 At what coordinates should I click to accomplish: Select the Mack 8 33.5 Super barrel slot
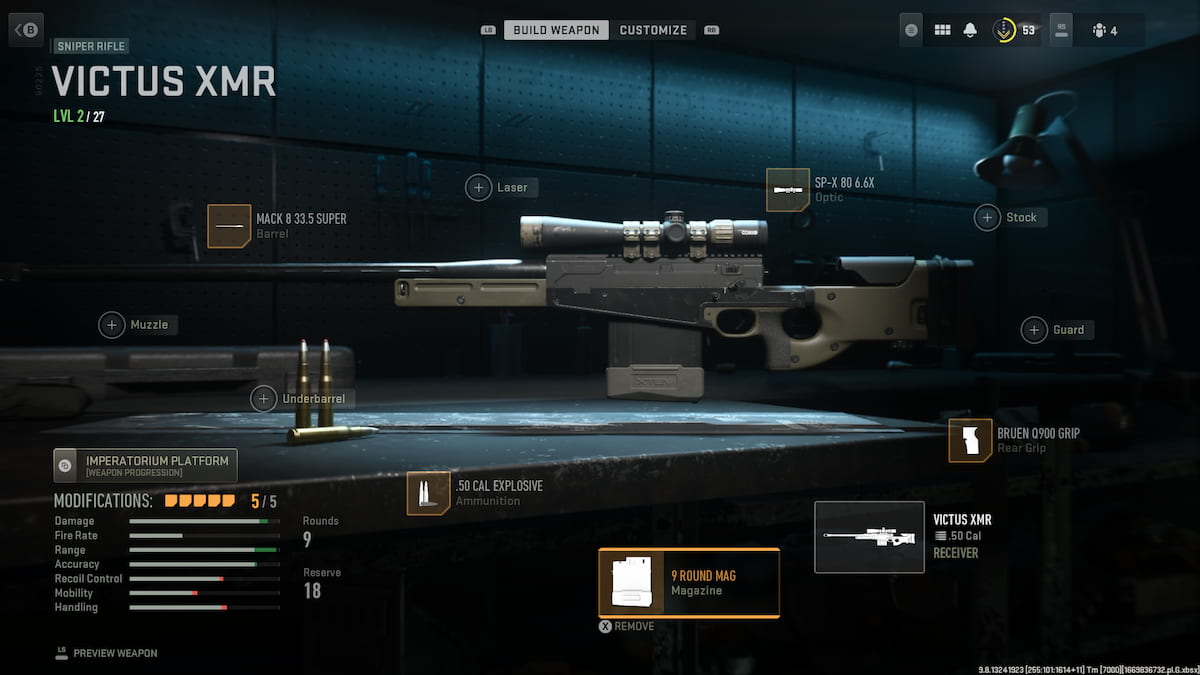(x=229, y=226)
